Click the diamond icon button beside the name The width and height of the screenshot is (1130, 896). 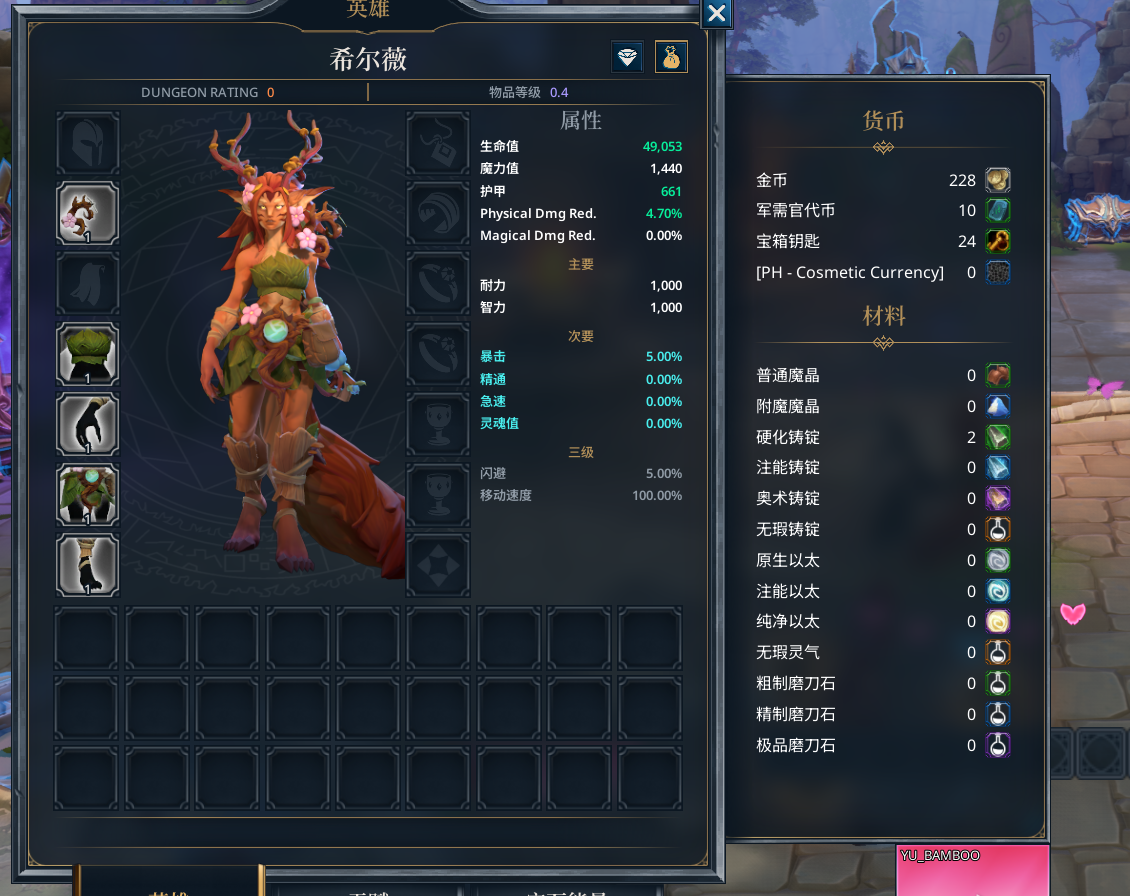coord(627,57)
